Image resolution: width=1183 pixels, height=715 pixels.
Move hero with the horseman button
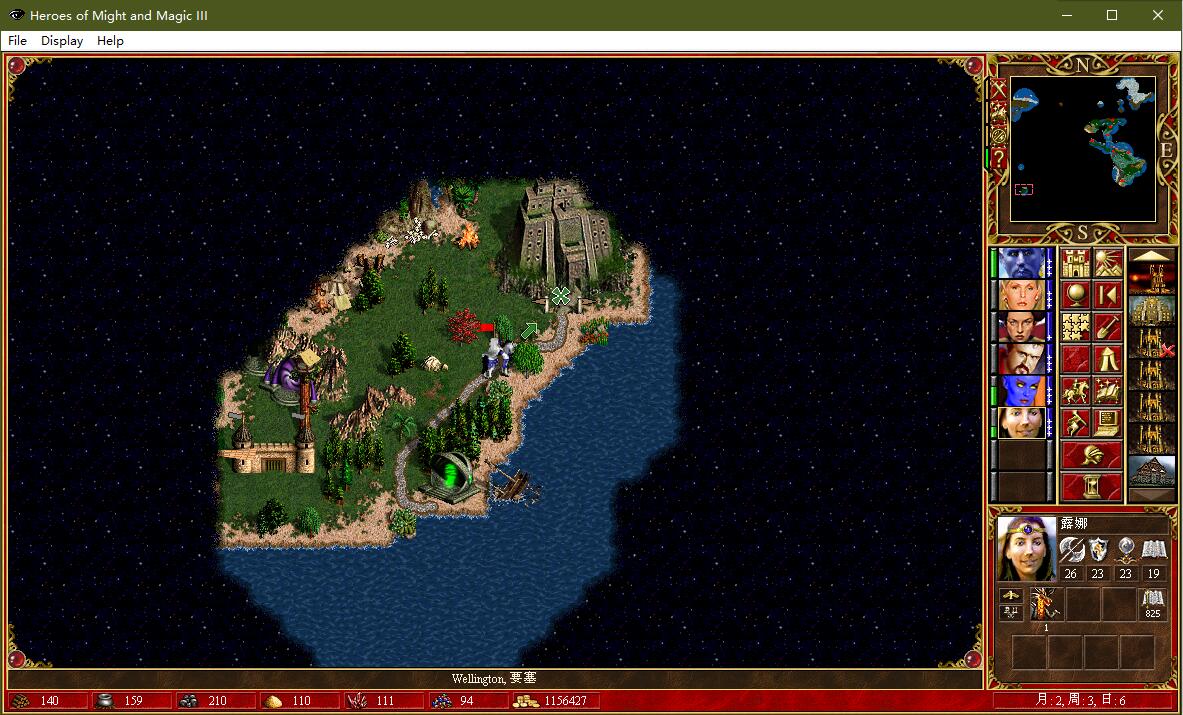click(x=1075, y=391)
